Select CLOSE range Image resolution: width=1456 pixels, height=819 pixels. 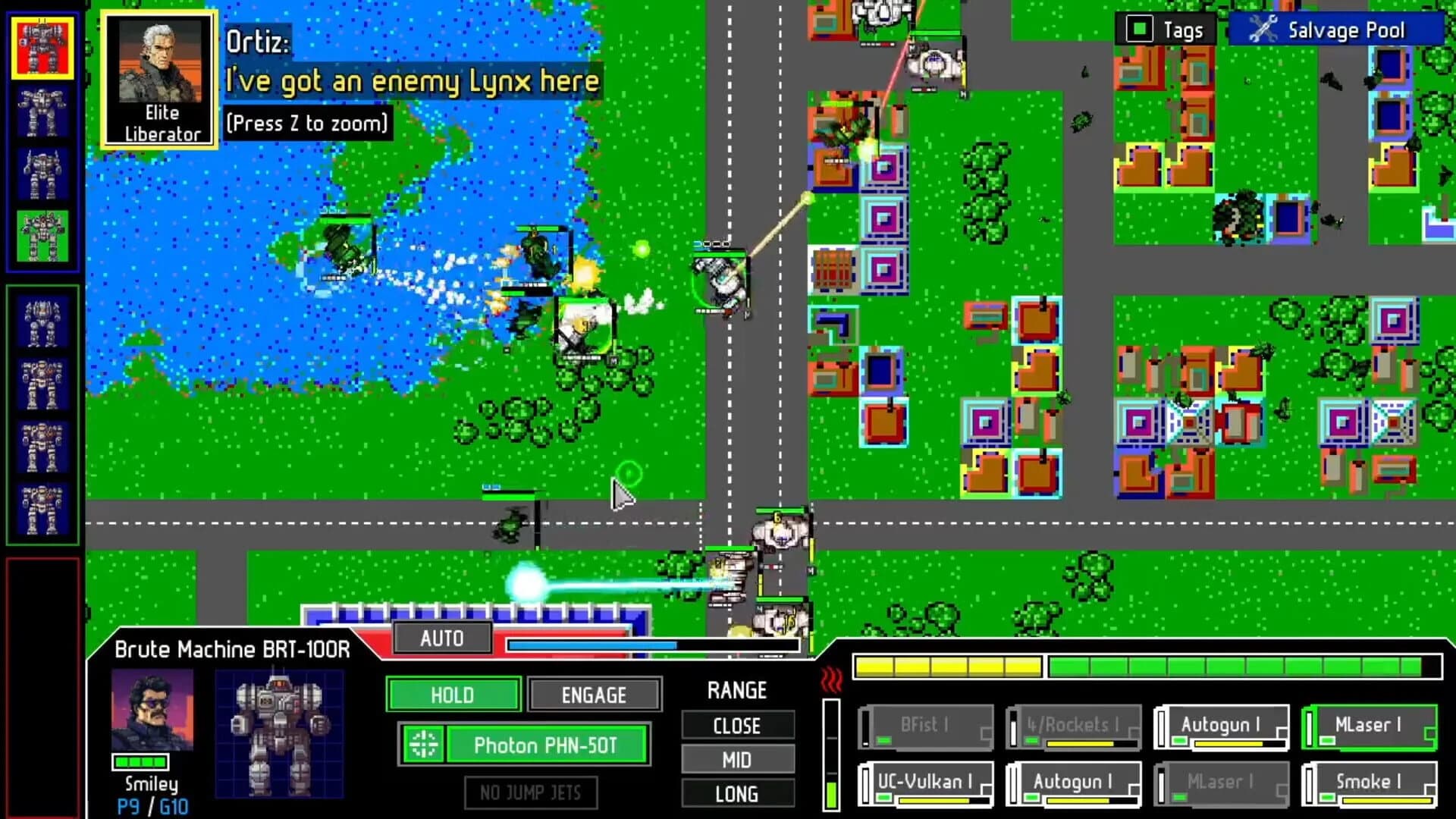[x=737, y=726]
